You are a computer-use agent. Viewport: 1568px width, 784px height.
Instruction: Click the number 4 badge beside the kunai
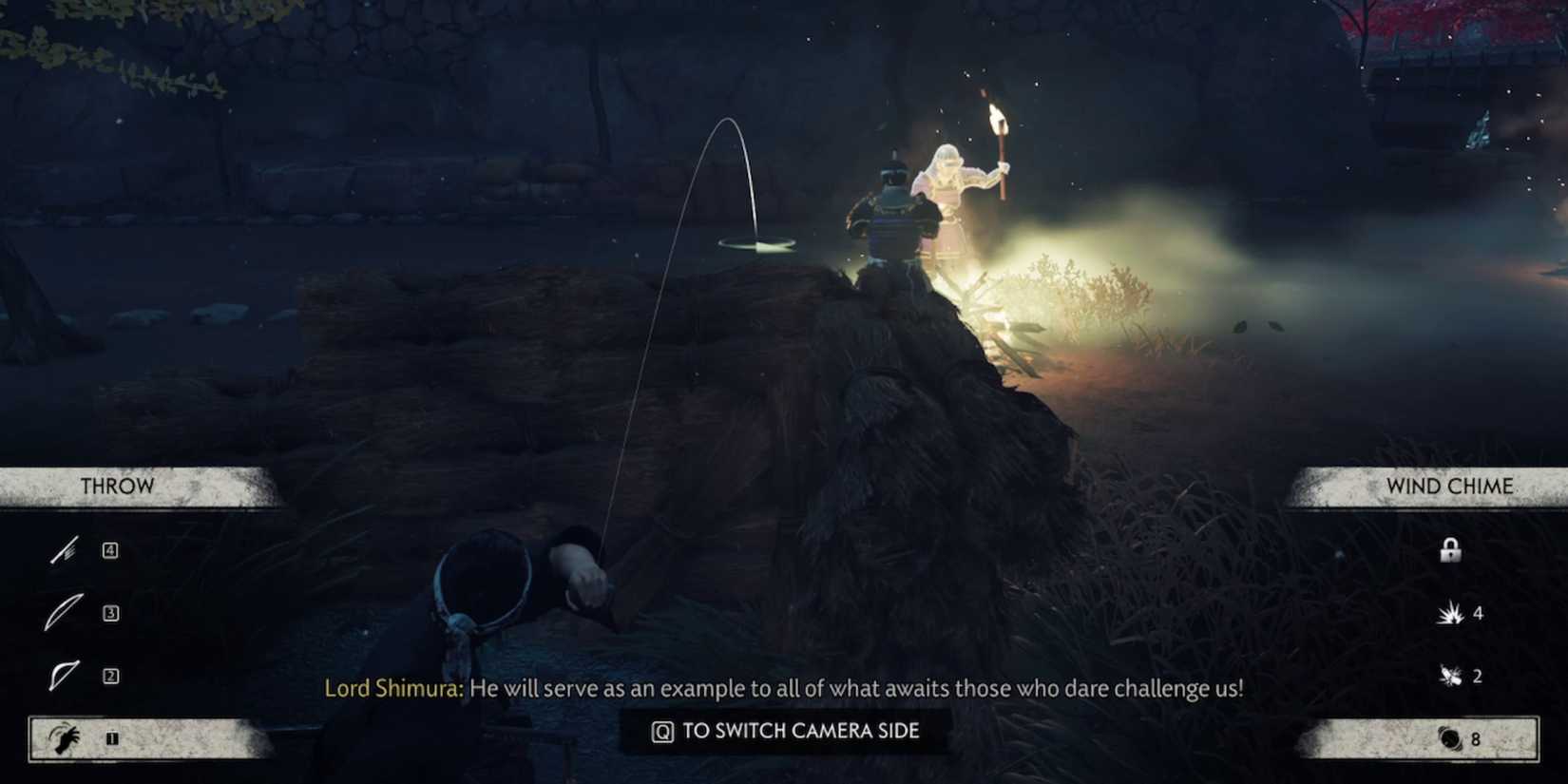tap(111, 548)
